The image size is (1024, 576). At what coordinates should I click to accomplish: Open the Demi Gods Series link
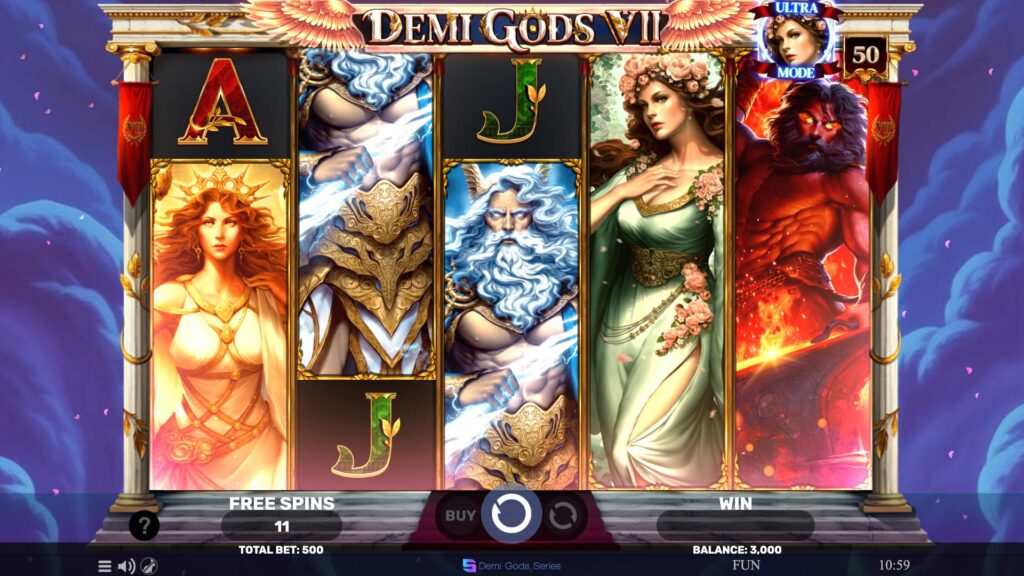point(511,565)
